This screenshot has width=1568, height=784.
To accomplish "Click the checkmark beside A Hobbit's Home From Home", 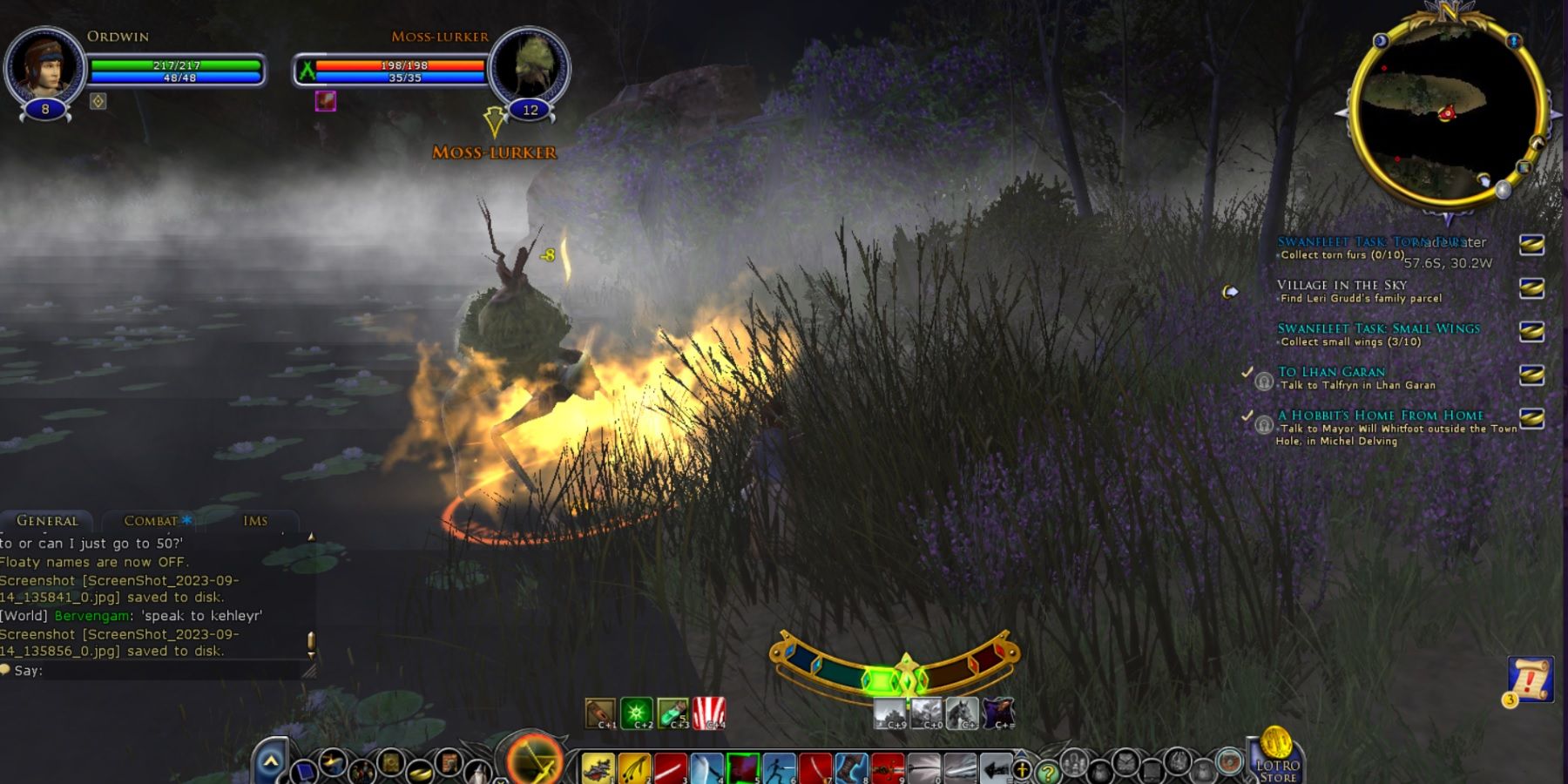I will coord(1247,415).
